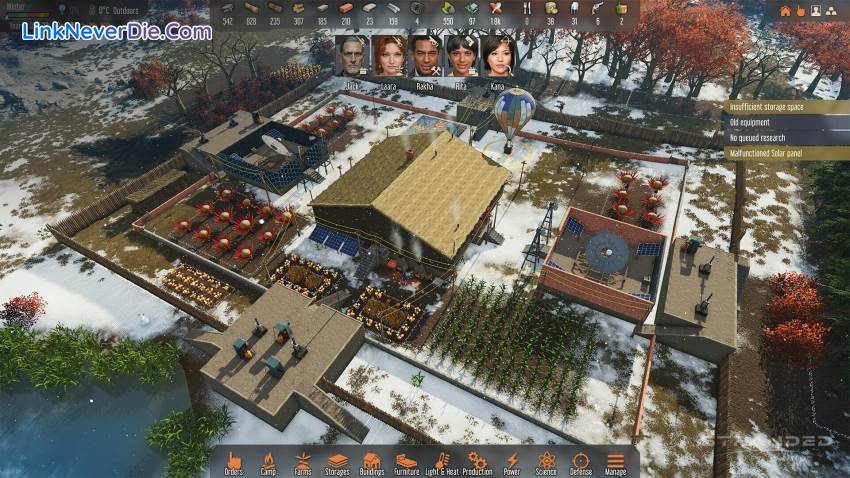This screenshot has height=478, width=850.
Task: Open the Science menu
Action: coord(546,461)
